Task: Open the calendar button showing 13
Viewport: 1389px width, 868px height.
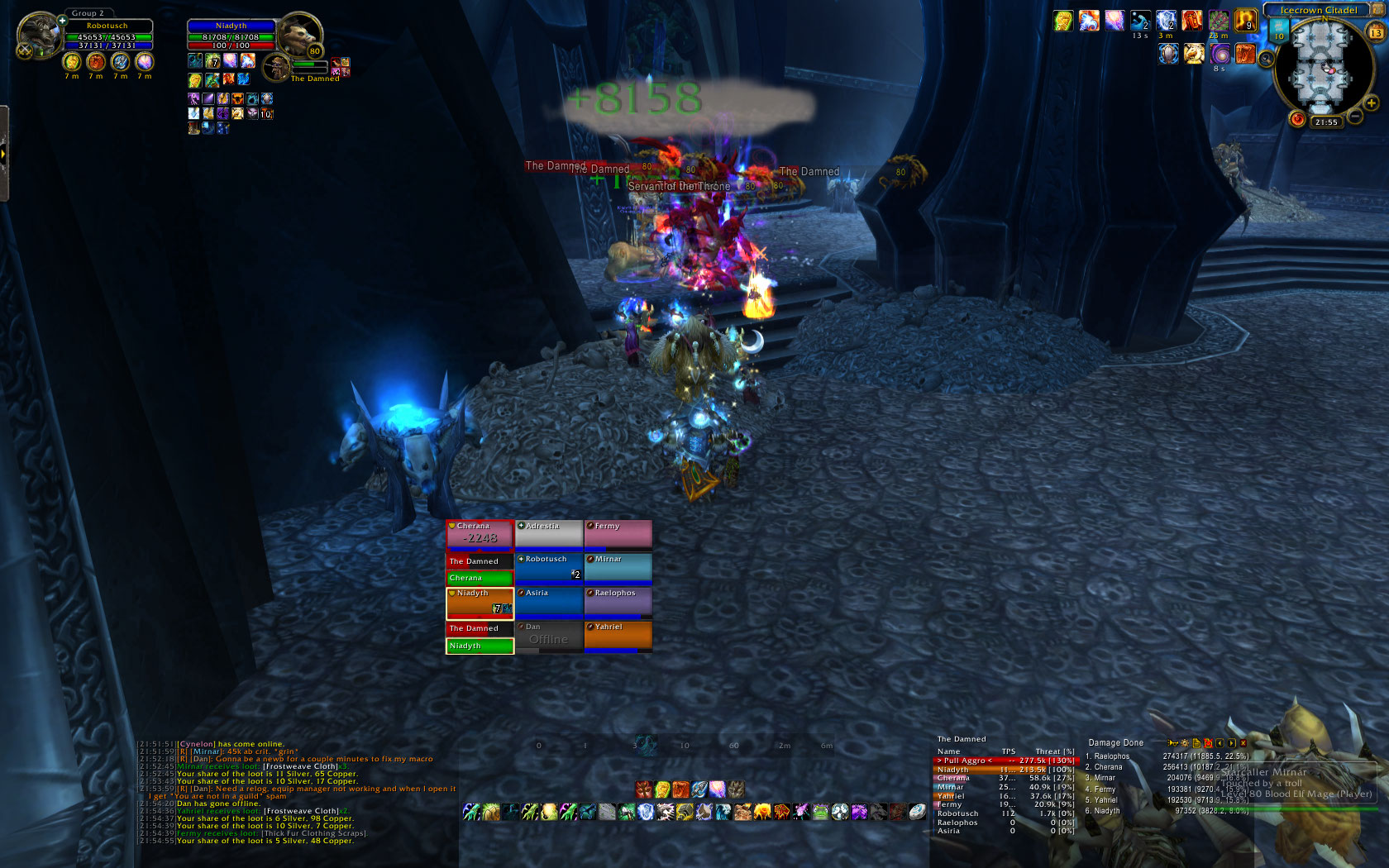Action: (1377, 32)
